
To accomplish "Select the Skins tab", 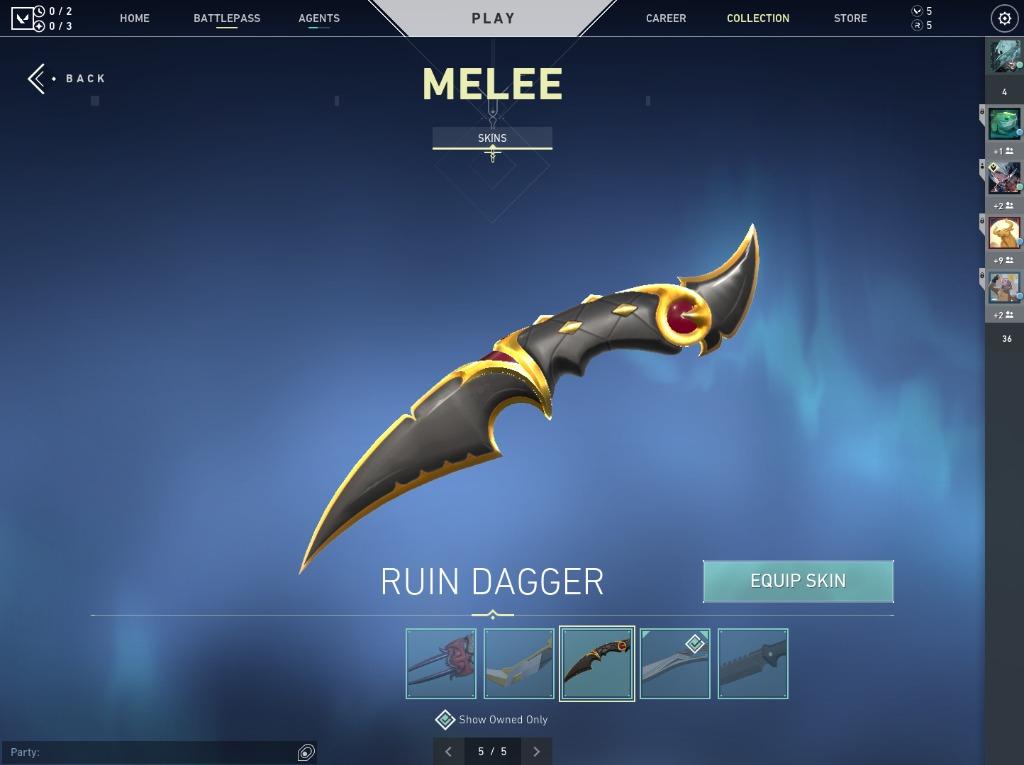I will [492, 138].
